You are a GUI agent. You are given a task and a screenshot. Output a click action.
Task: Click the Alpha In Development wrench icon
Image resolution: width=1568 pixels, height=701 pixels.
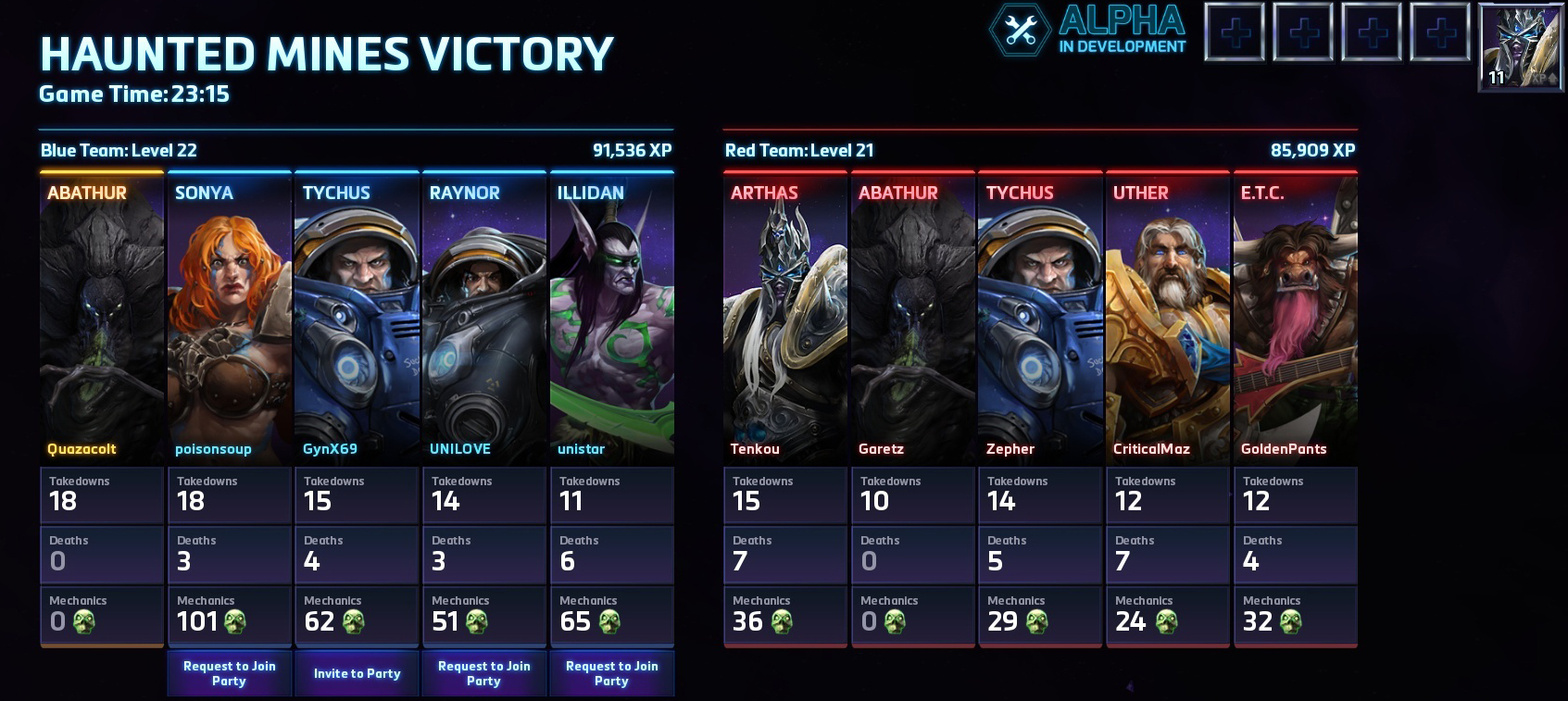(1021, 31)
